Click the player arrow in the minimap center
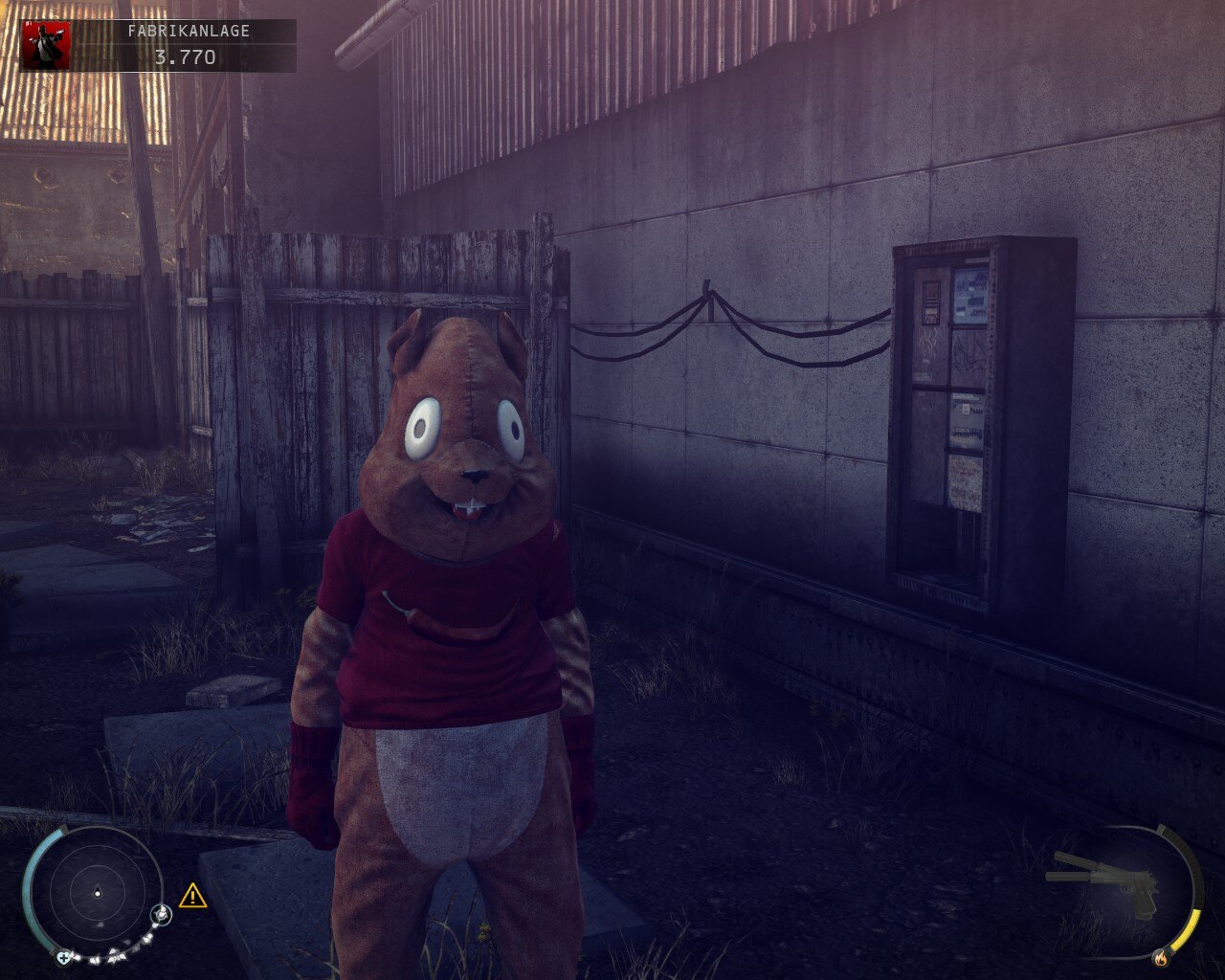 point(98,892)
